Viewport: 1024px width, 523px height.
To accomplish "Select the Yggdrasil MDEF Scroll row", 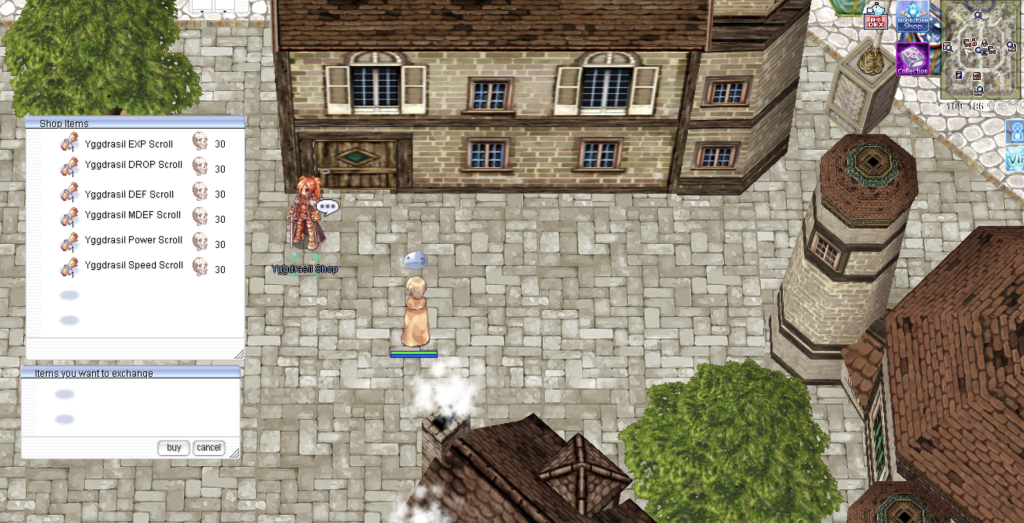I will [x=133, y=215].
